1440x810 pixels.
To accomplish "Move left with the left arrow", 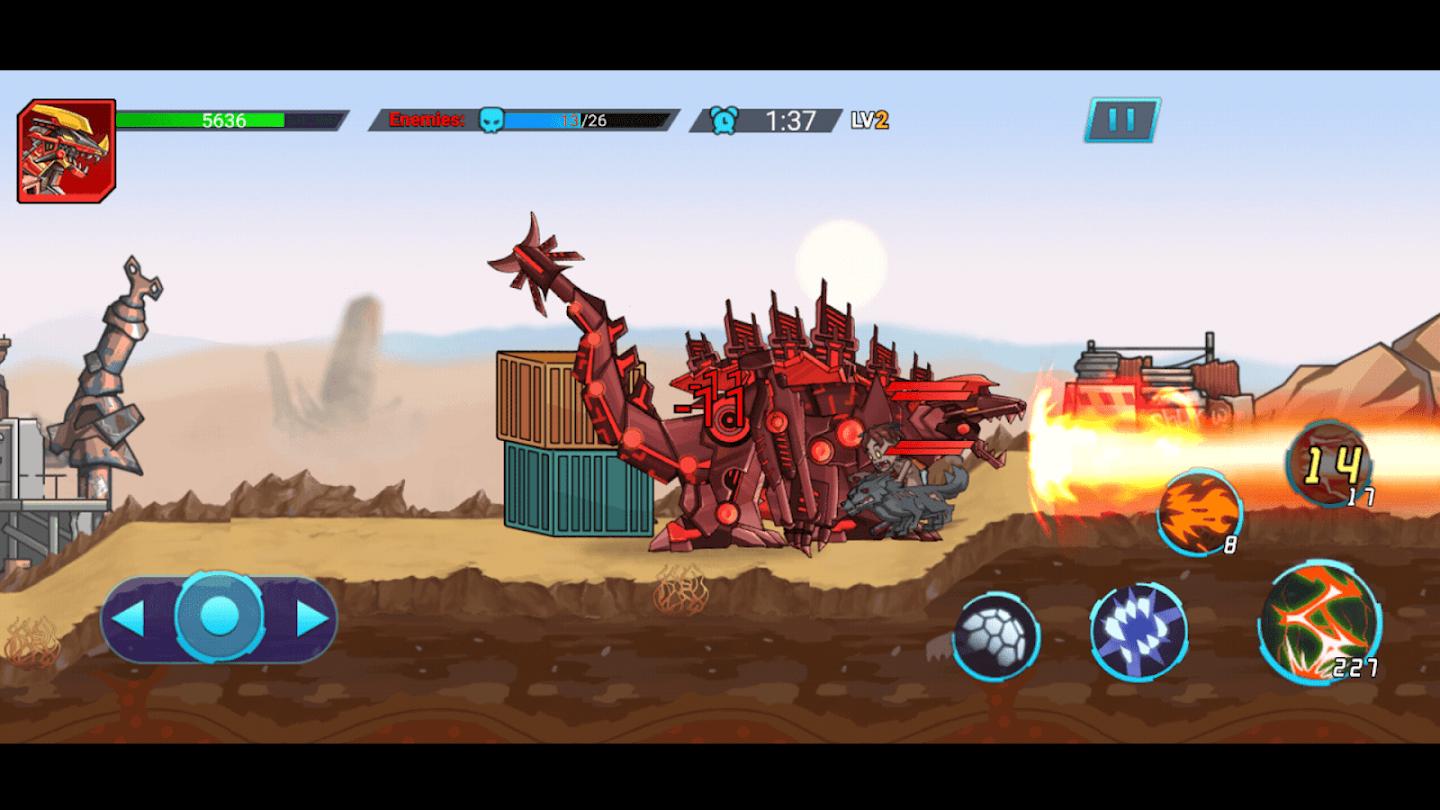I will (x=129, y=619).
